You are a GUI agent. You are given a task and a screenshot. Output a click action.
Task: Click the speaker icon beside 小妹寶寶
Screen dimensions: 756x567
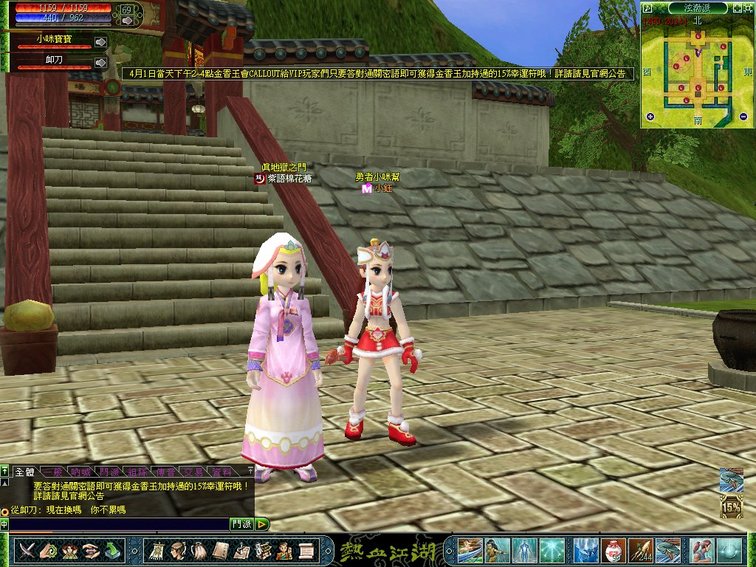100,42
